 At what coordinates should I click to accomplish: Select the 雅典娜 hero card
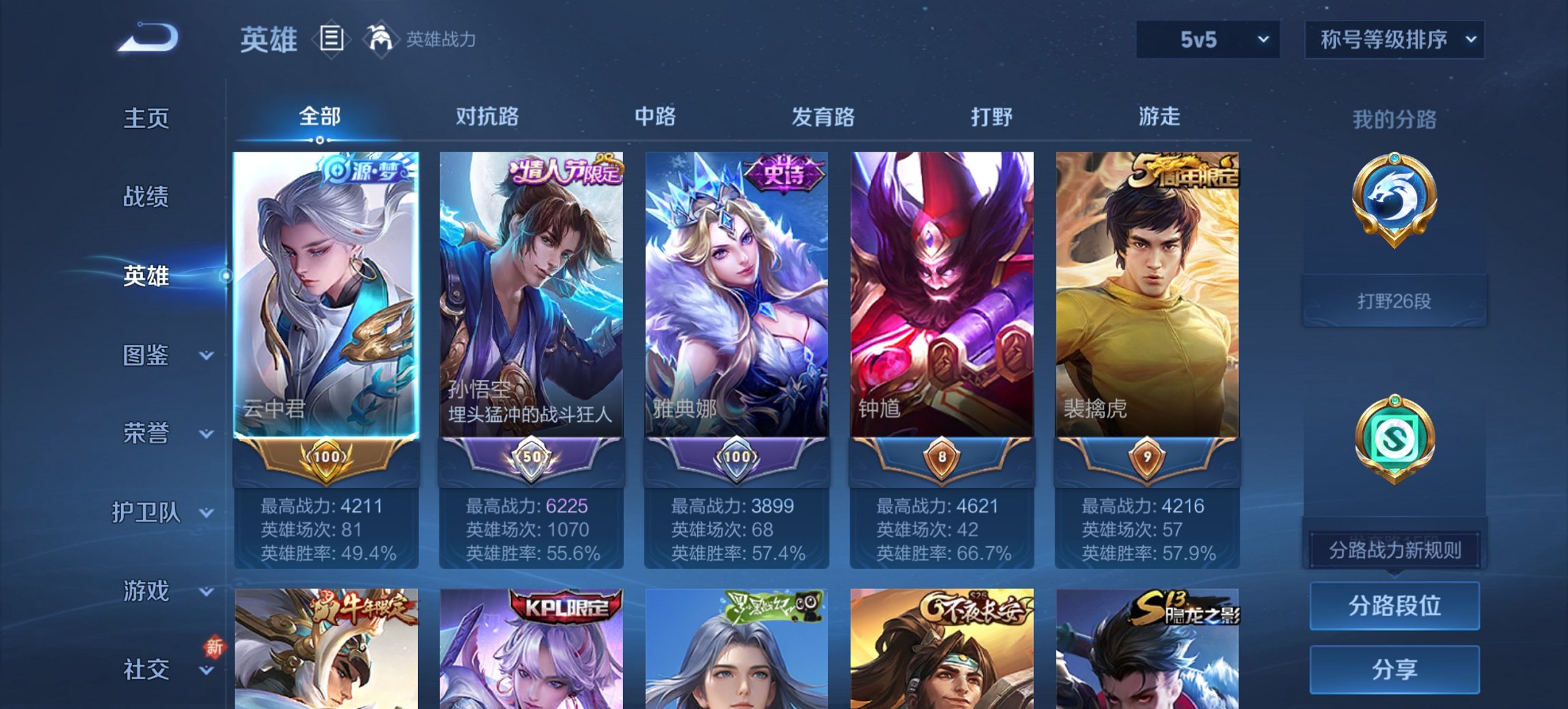click(737, 294)
